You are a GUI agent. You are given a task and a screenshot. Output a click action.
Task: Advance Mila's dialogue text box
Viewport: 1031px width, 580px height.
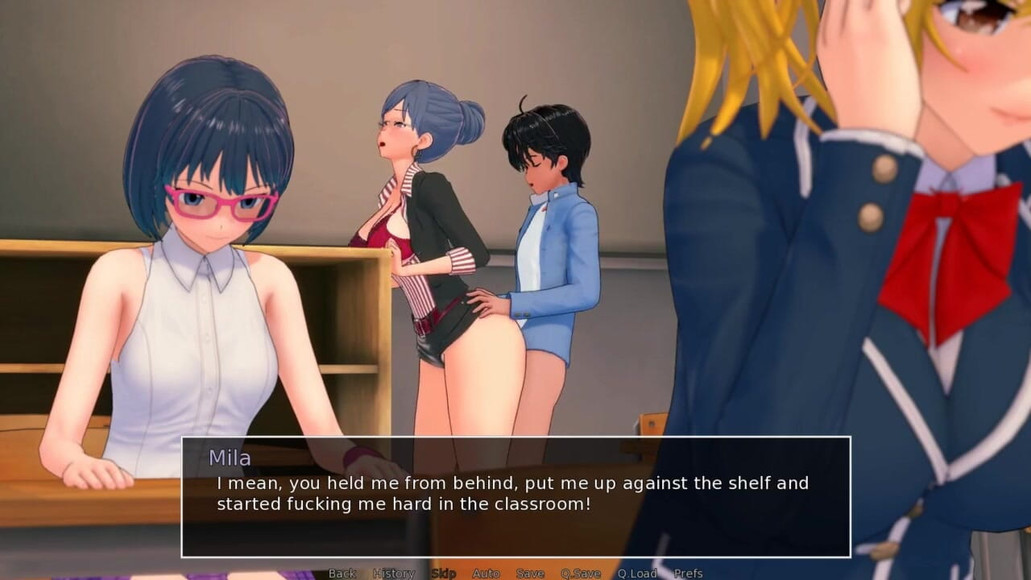pos(515,496)
